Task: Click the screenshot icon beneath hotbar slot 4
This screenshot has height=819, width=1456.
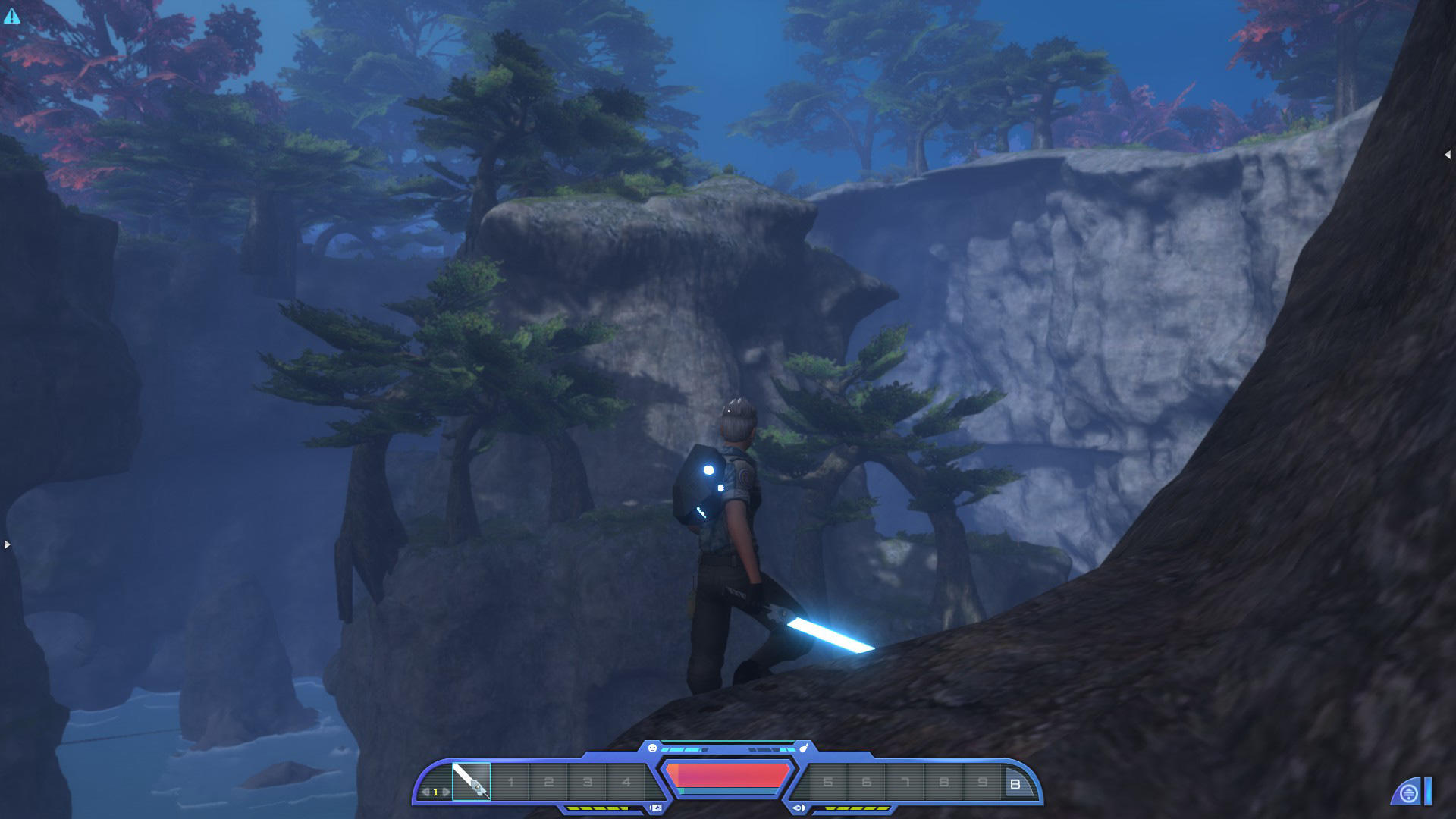Action: [x=655, y=808]
